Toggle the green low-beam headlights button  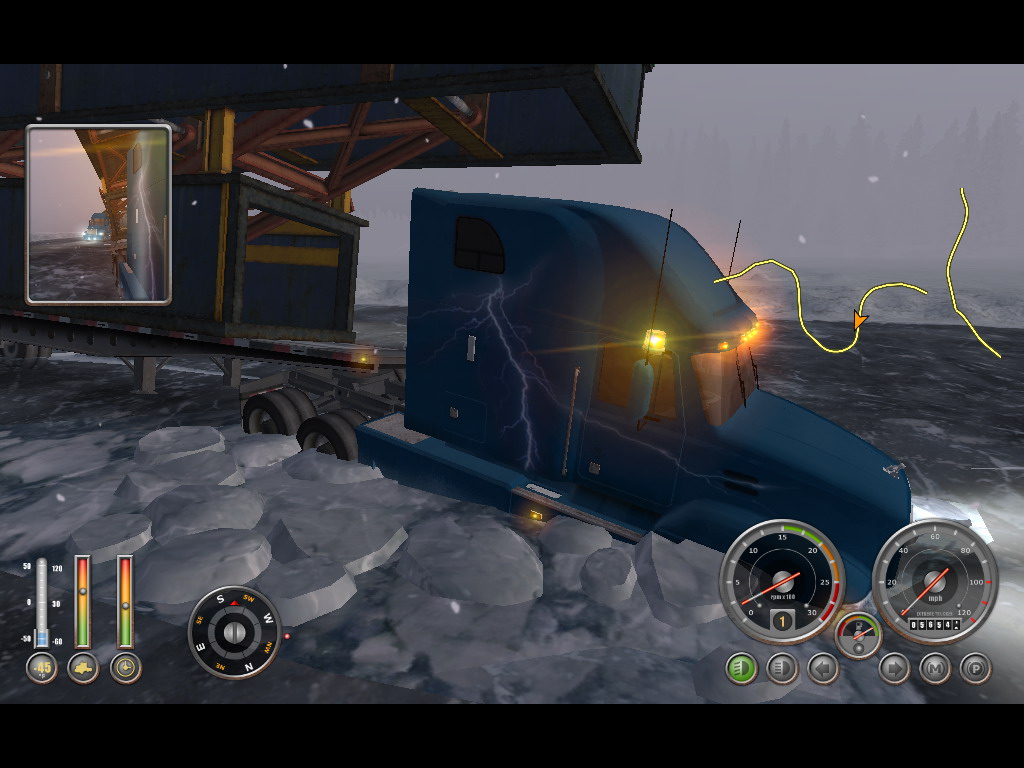[741, 668]
